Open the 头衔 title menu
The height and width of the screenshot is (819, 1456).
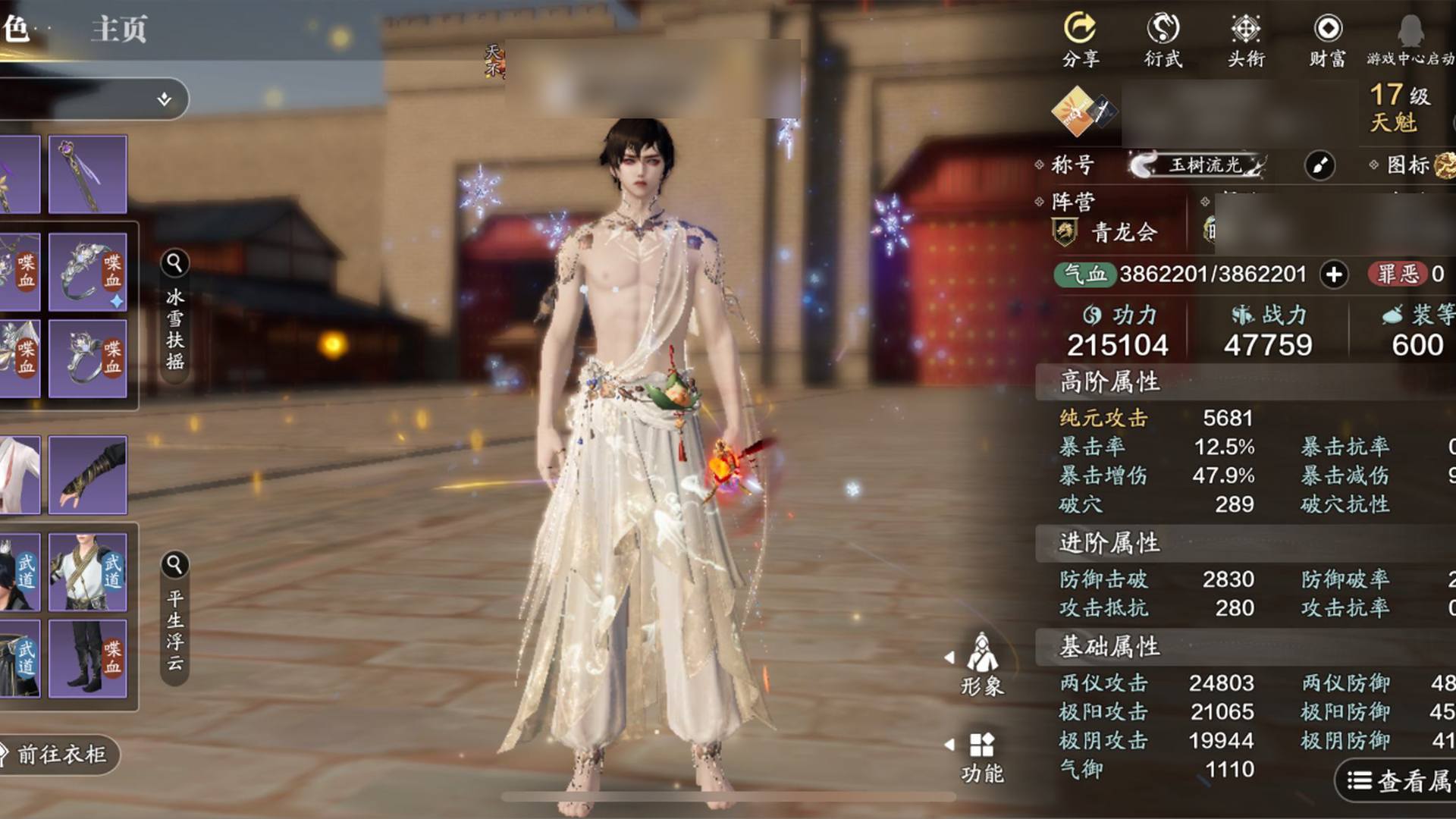click(x=1245, y=39)
